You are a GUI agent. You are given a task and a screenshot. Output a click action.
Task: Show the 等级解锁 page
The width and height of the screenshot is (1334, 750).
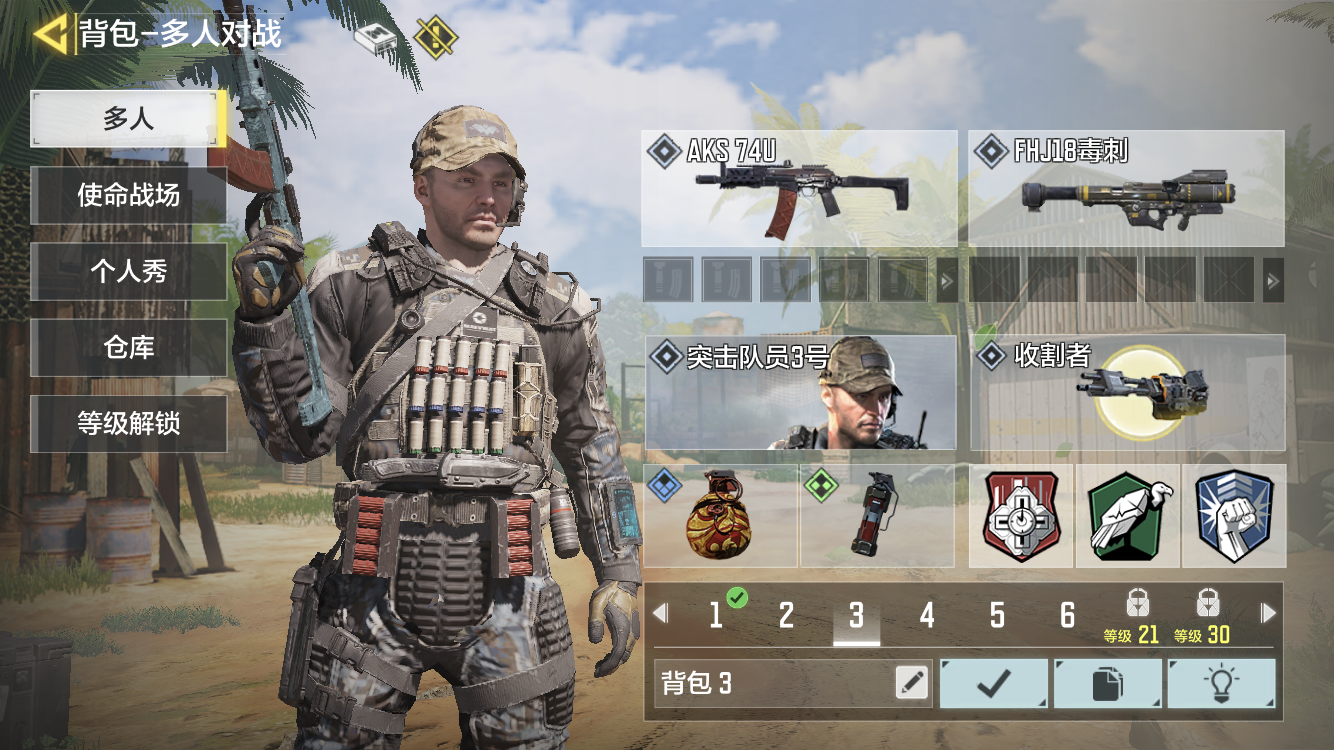pyautogui.click(x=128, y=423)
